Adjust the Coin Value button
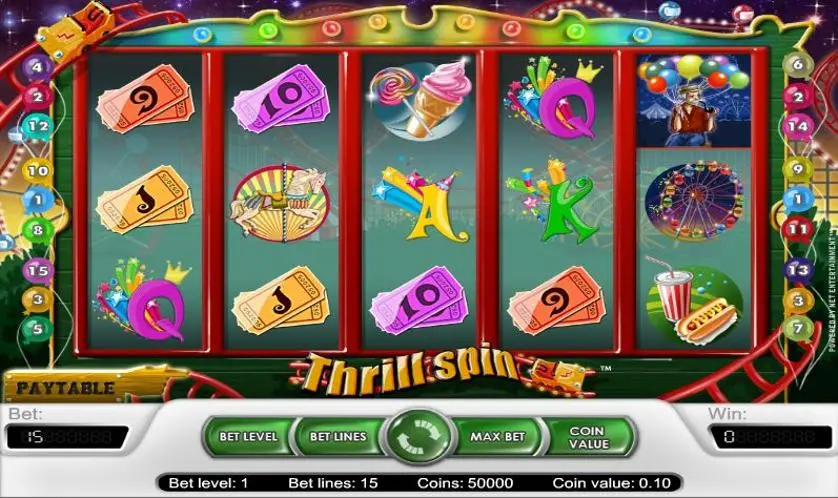Screen dimensions: 838x498 click(x=587, y=437)
